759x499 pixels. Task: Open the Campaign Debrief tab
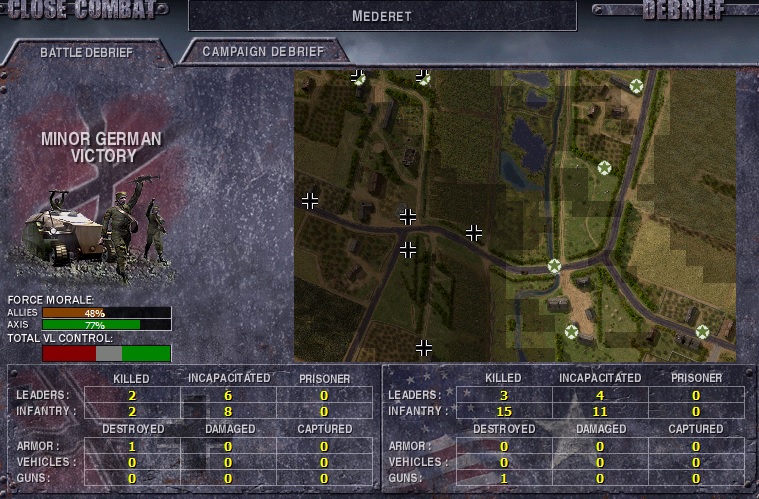263,51
